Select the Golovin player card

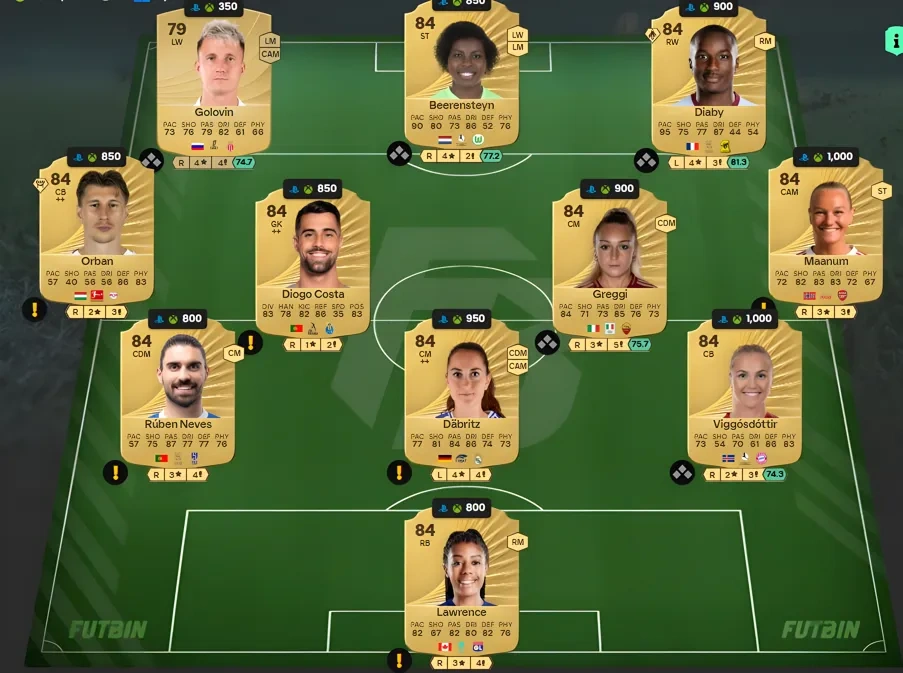point(214,80)
